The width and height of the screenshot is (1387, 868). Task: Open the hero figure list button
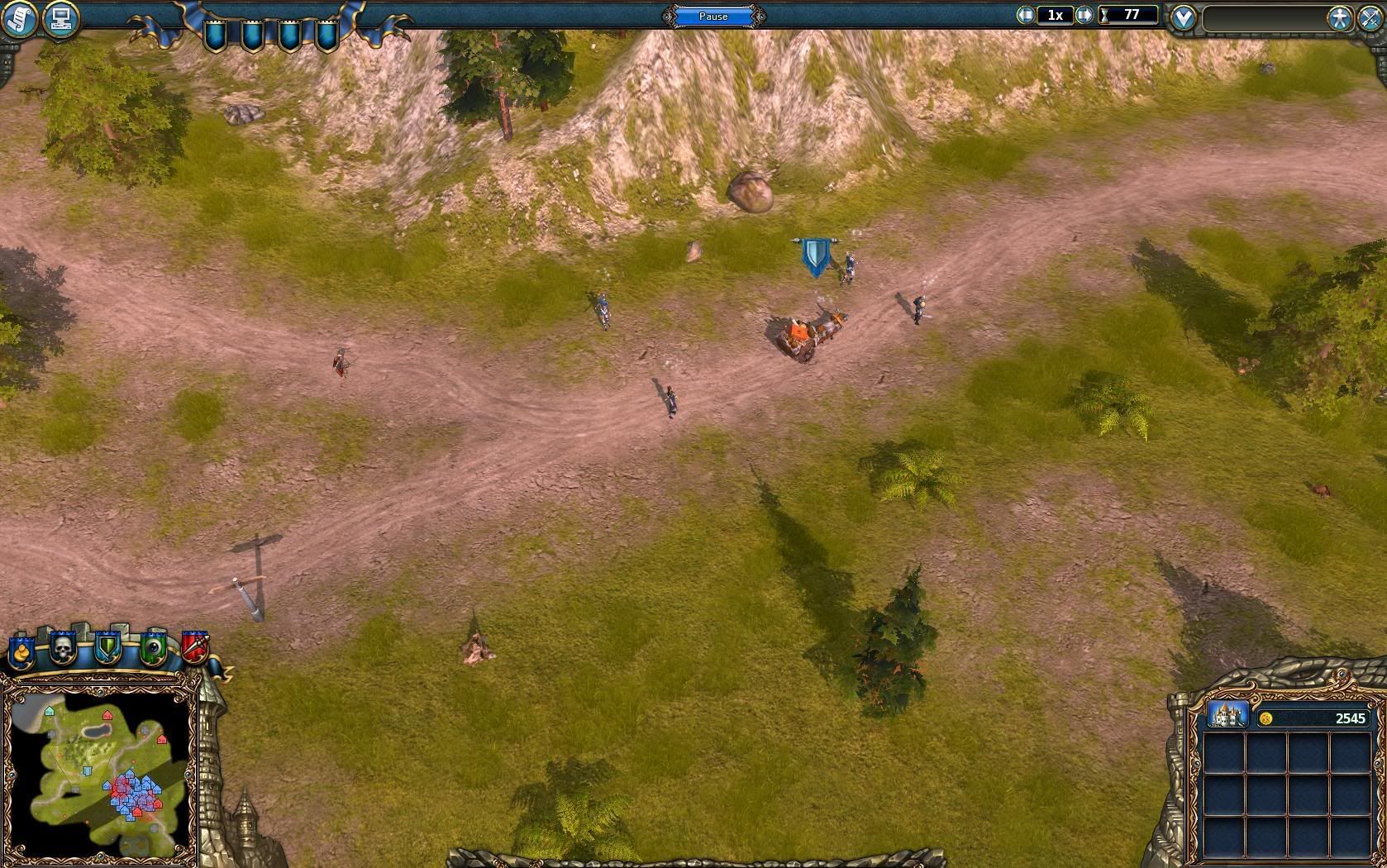(x=1338, y=18)
